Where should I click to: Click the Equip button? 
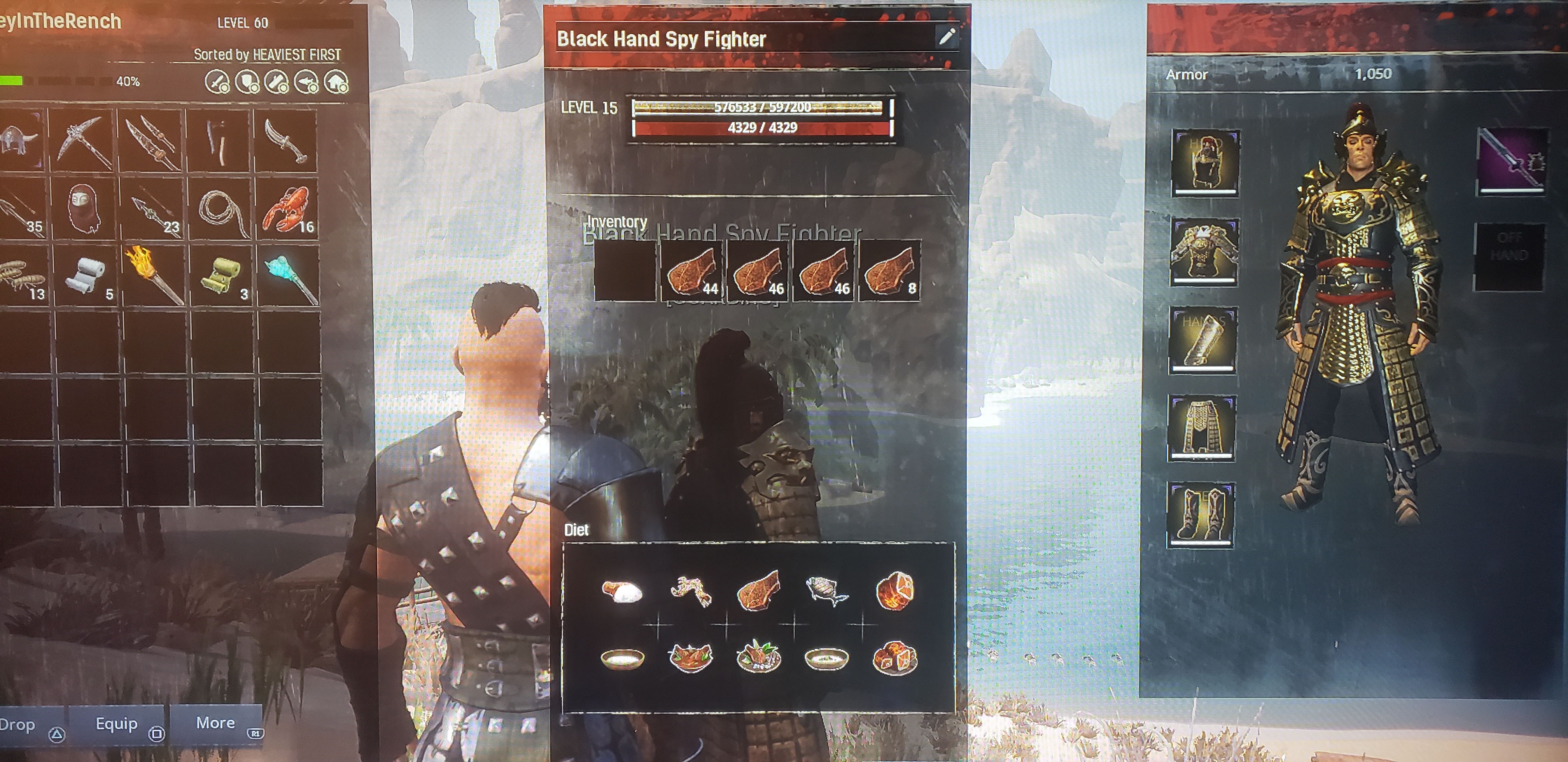[117, 724]
